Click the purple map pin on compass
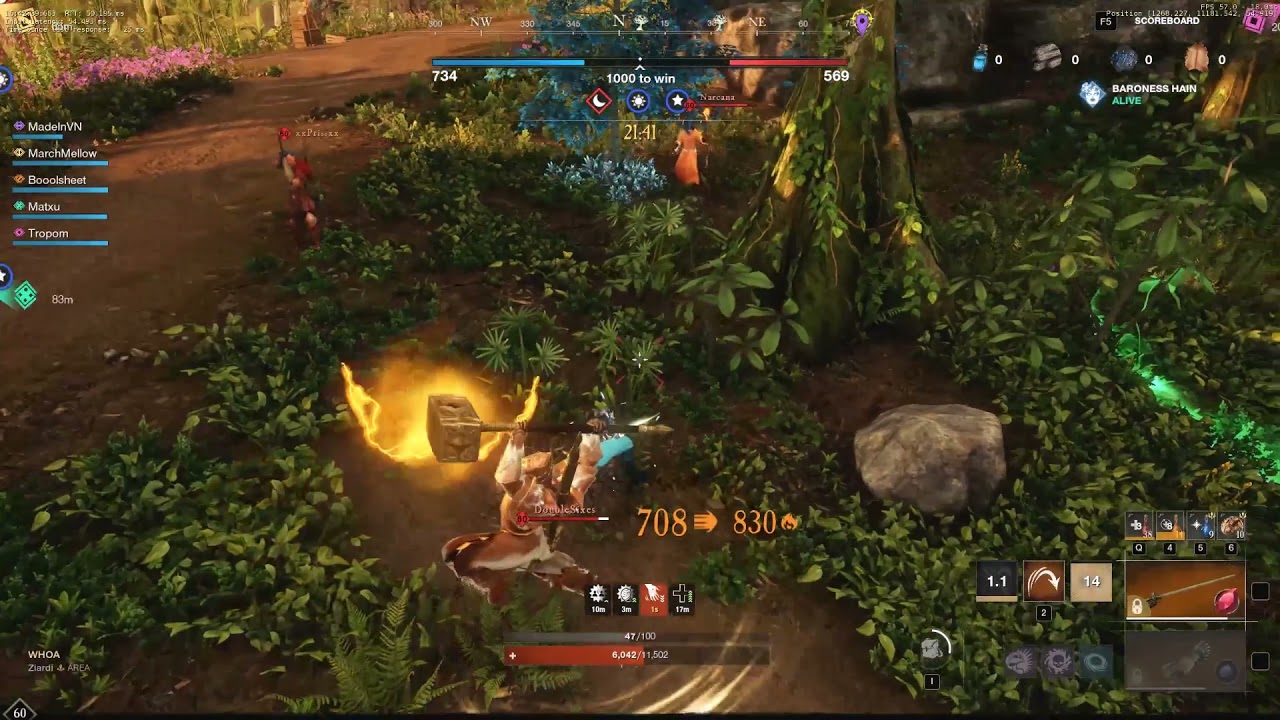The width and height of the screenshot is (1280, 720). pyautogui.click(x=862, y=22)
